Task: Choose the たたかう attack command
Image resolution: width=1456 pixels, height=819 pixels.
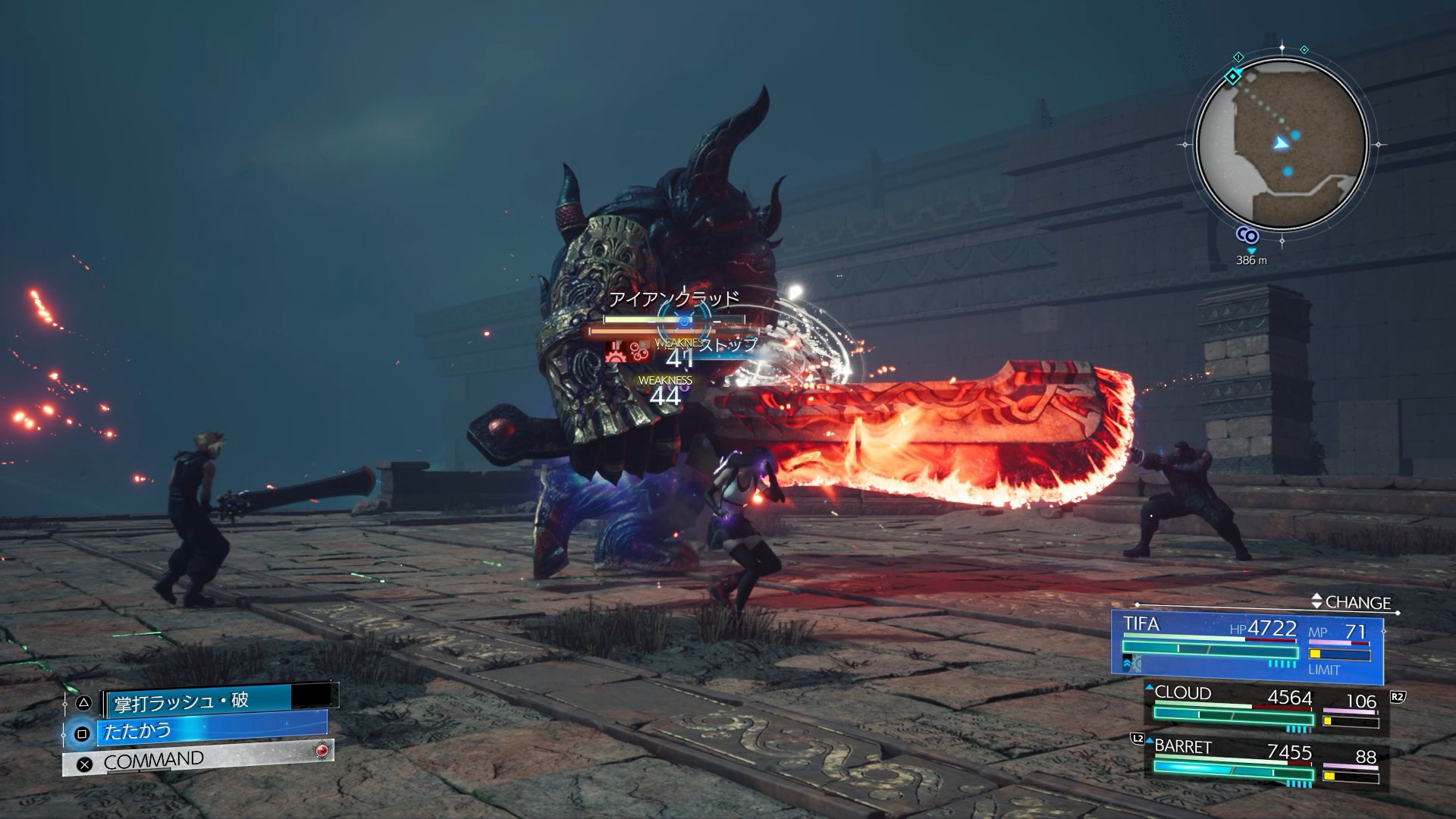Action: [x=205, y=732]
